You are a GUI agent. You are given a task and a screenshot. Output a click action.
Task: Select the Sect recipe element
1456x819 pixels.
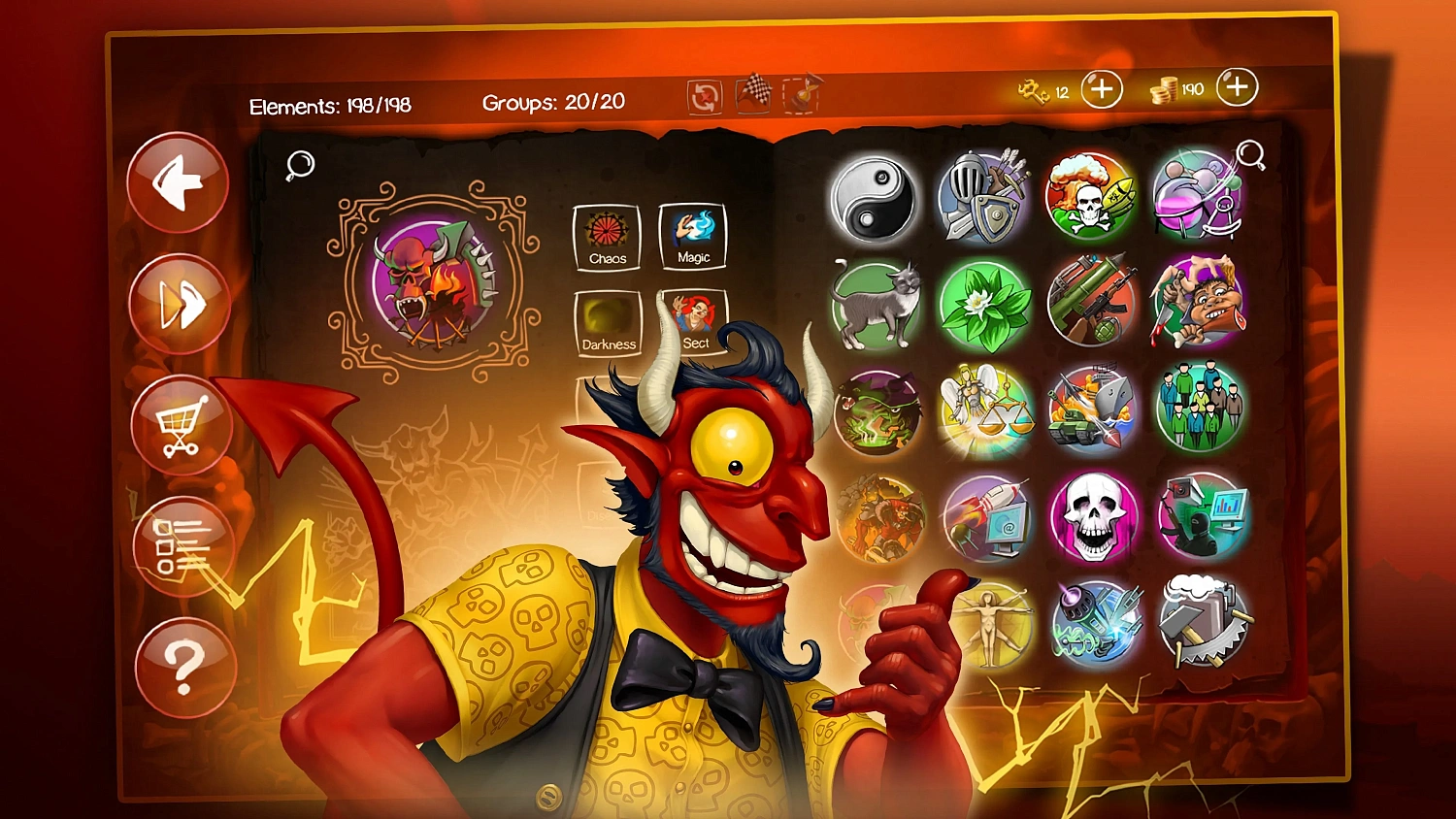coord(695,320)
